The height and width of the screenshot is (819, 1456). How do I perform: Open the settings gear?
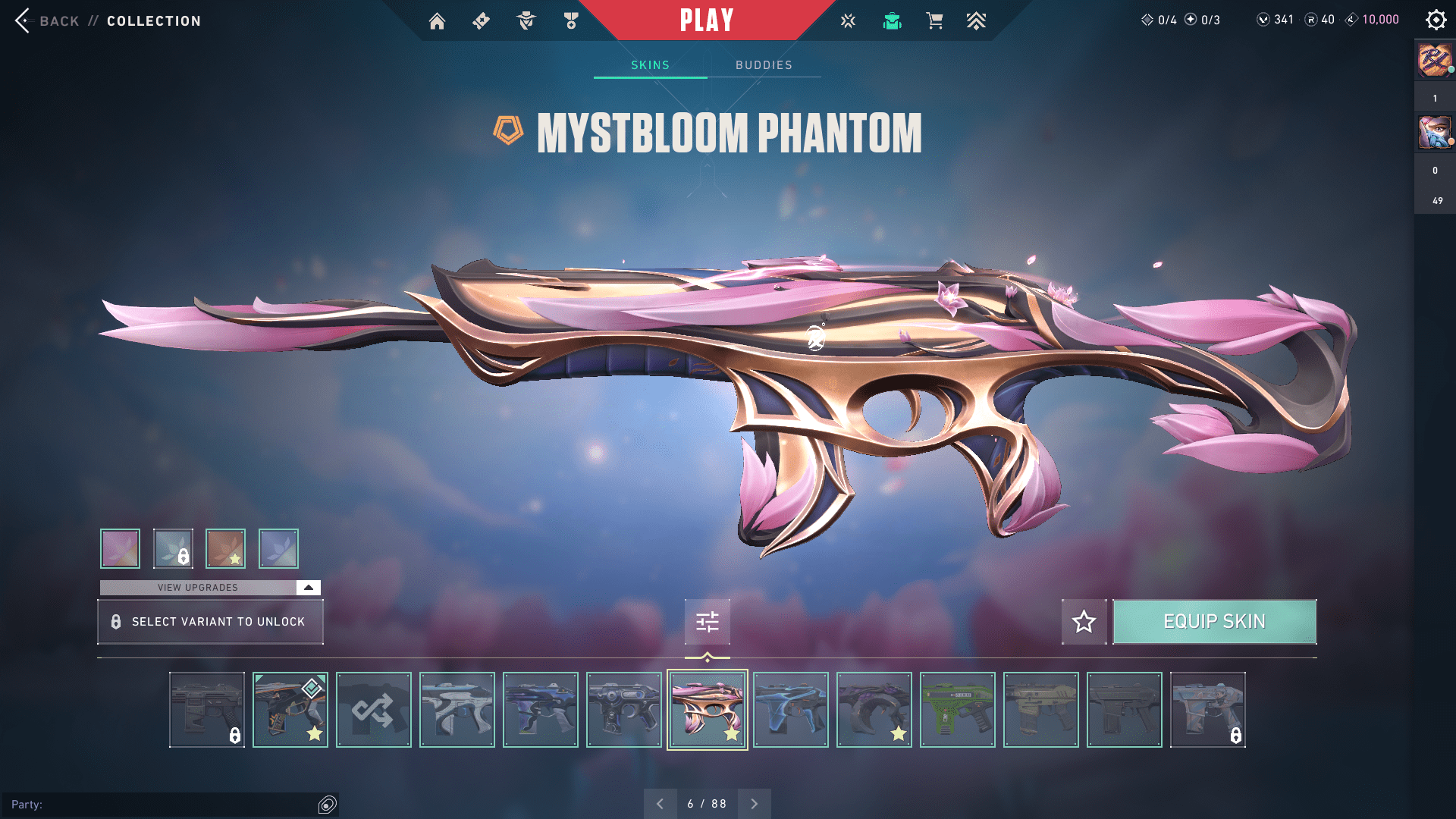tap(1436, 20)
